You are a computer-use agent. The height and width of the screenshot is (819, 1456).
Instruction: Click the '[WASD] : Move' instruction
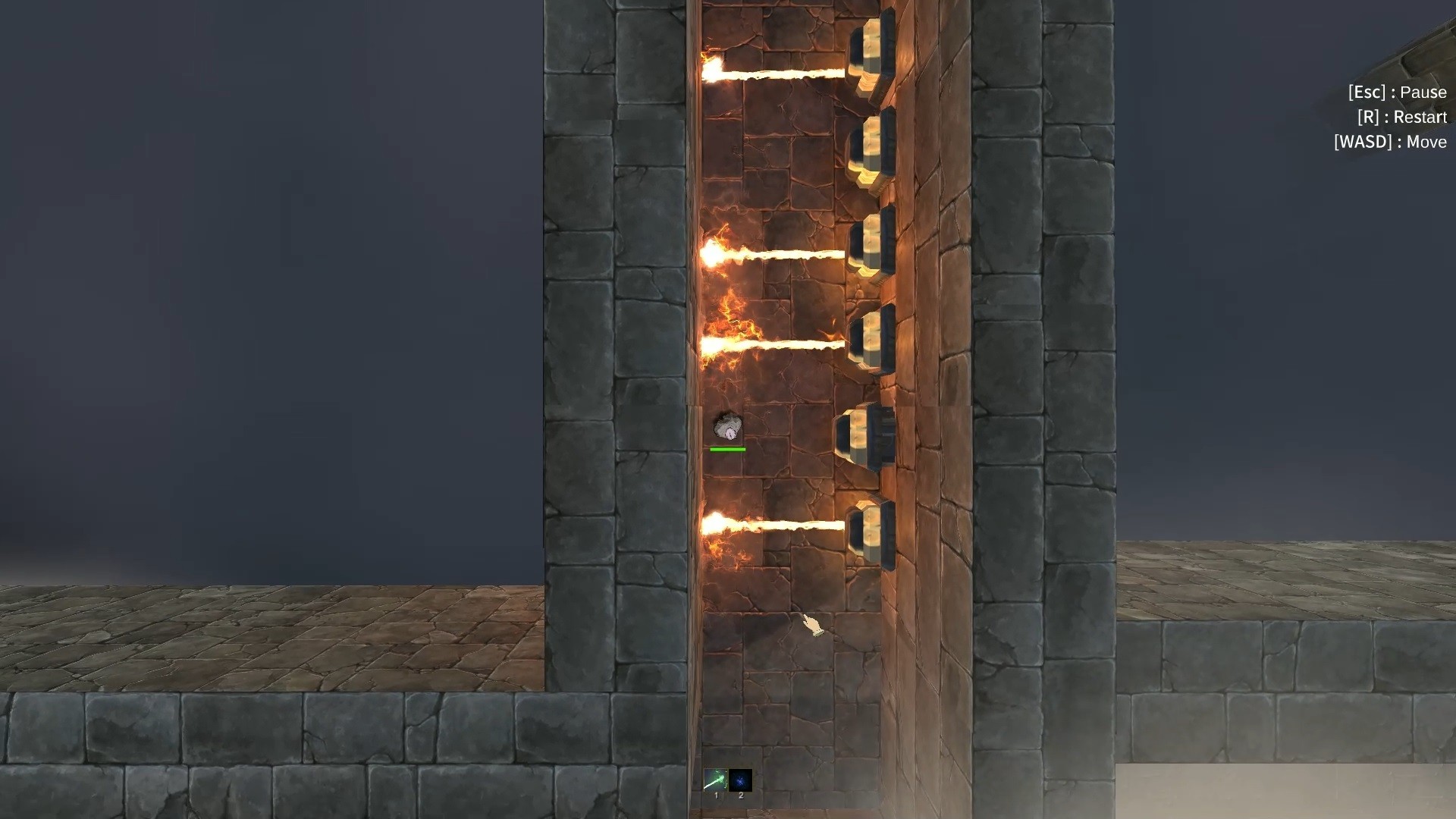coord(1390,142)
